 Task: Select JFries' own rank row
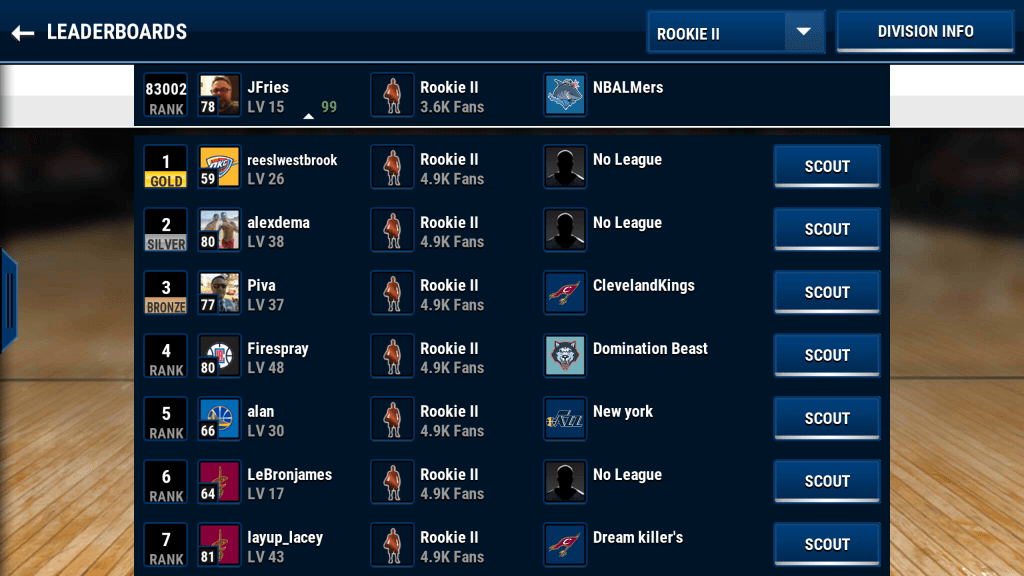point(511,96)
